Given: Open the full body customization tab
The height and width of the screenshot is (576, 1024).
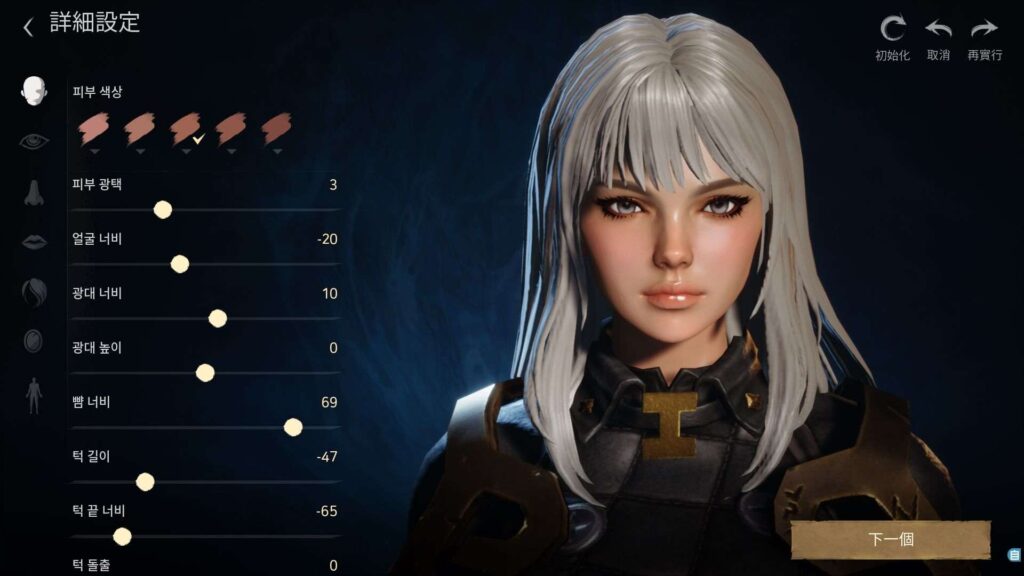Looking at the screenshot, I should 34,395.
